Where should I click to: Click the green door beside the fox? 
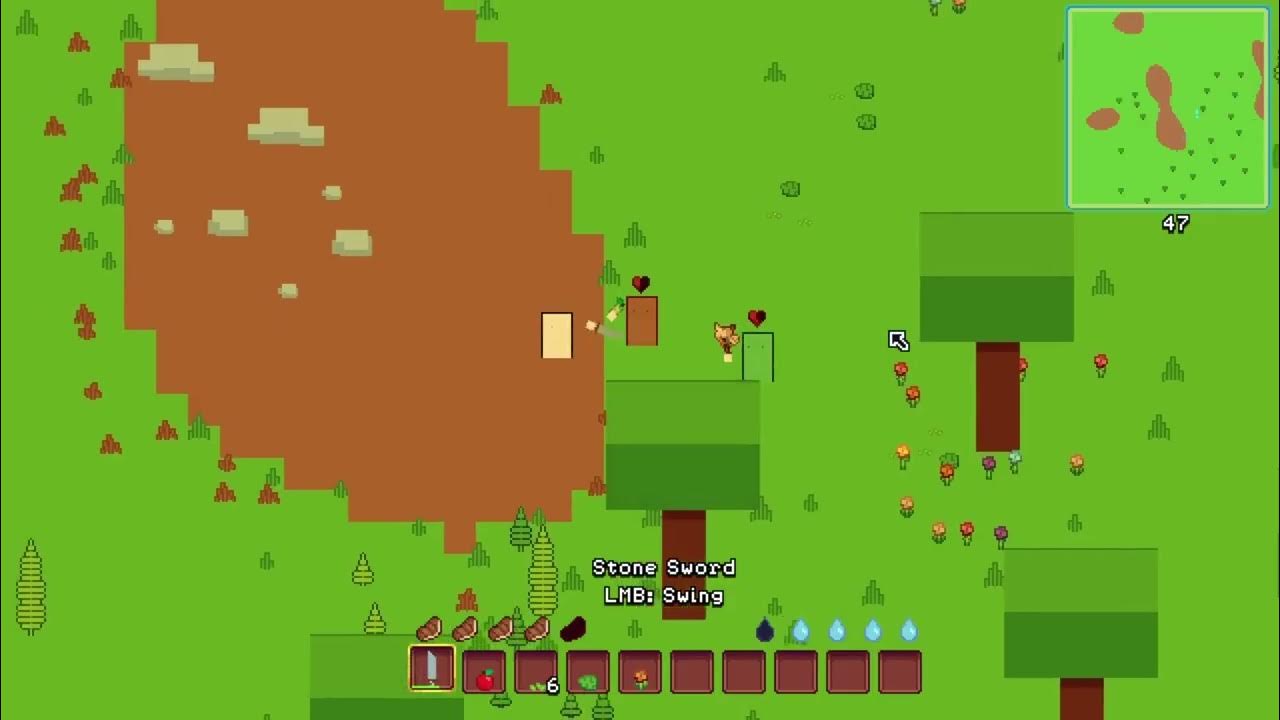click(758, 355)
